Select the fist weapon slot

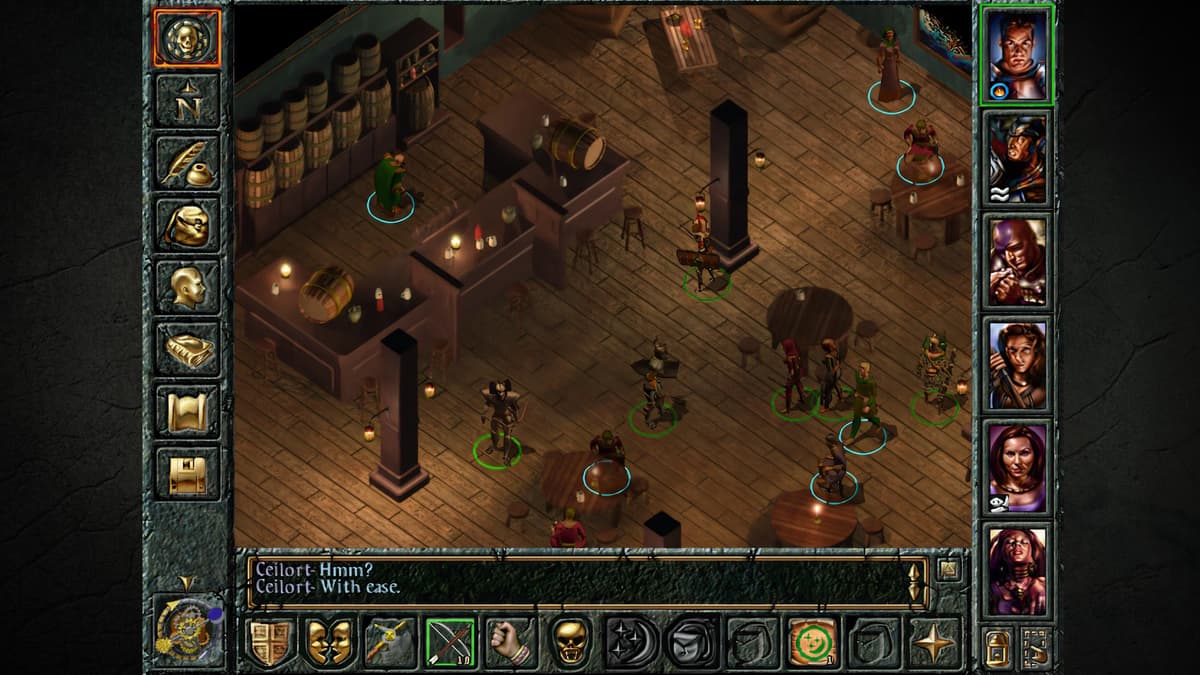(x=511, y=642)
